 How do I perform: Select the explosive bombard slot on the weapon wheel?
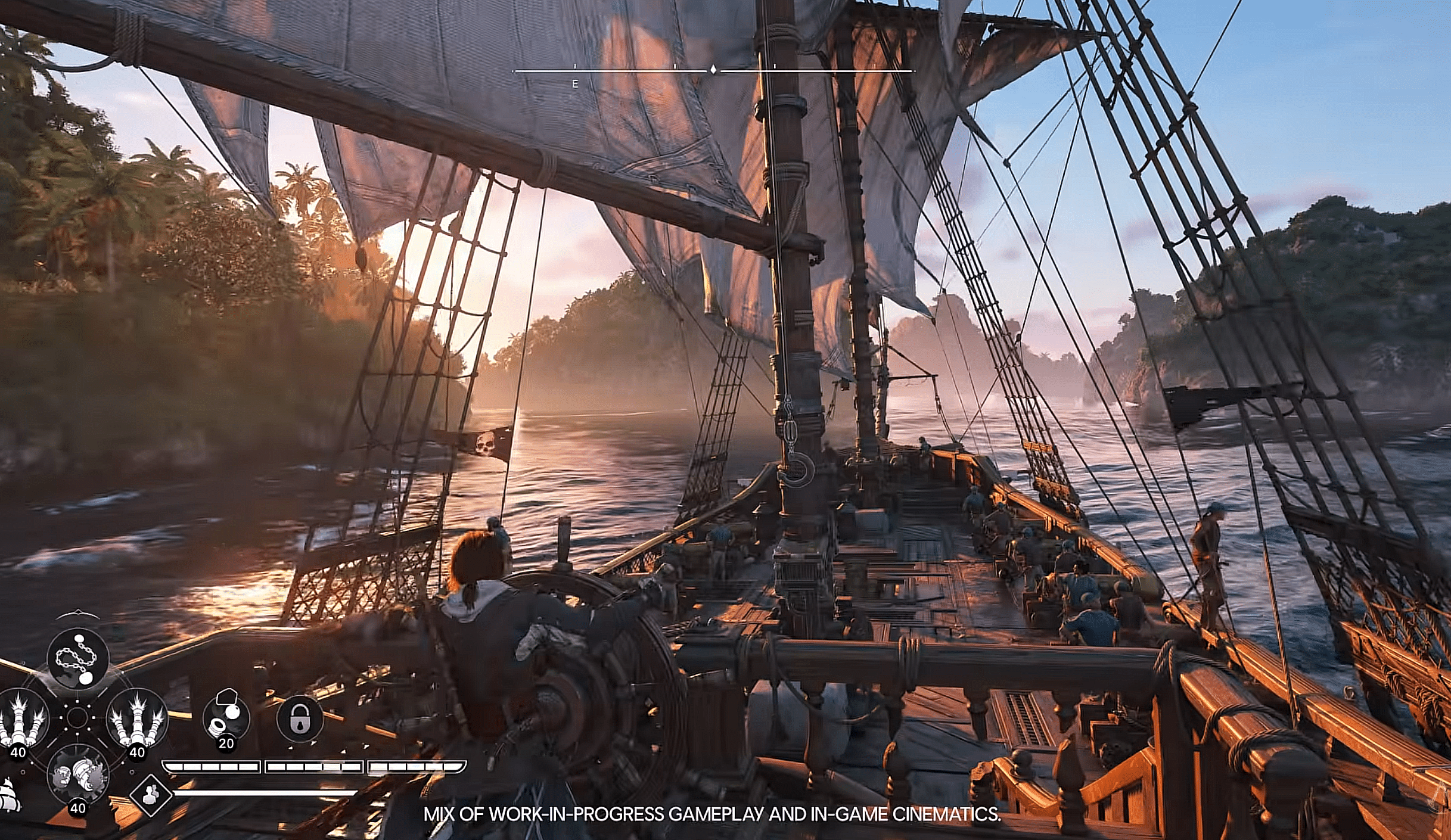[78, 774]
